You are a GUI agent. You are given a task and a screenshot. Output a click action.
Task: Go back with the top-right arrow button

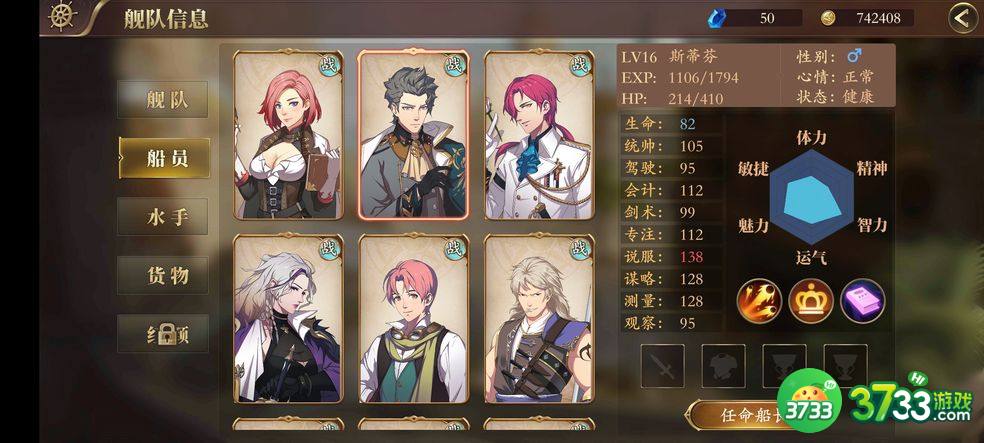click(x=962, y=17)
